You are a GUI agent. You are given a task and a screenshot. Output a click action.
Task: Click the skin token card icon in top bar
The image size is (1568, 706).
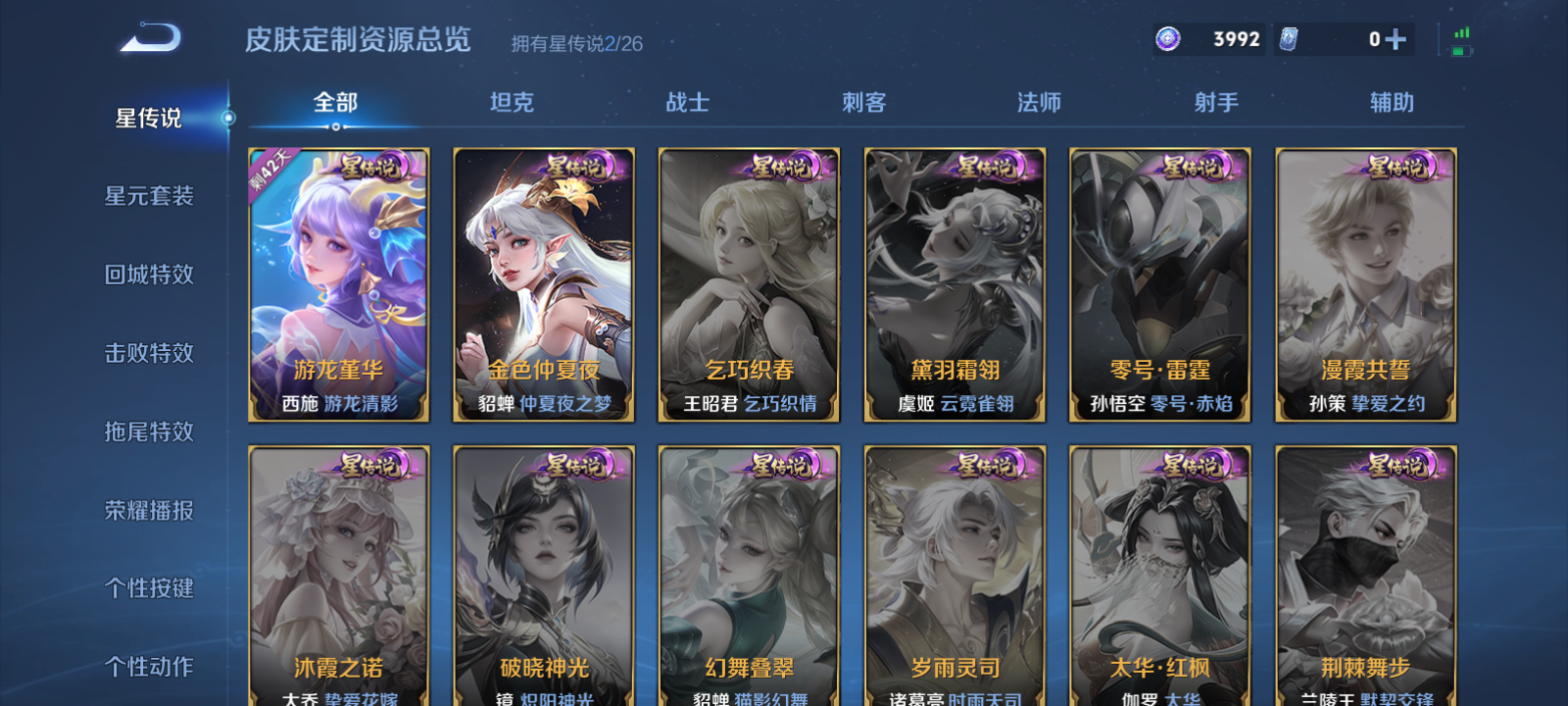[1290, 37]
